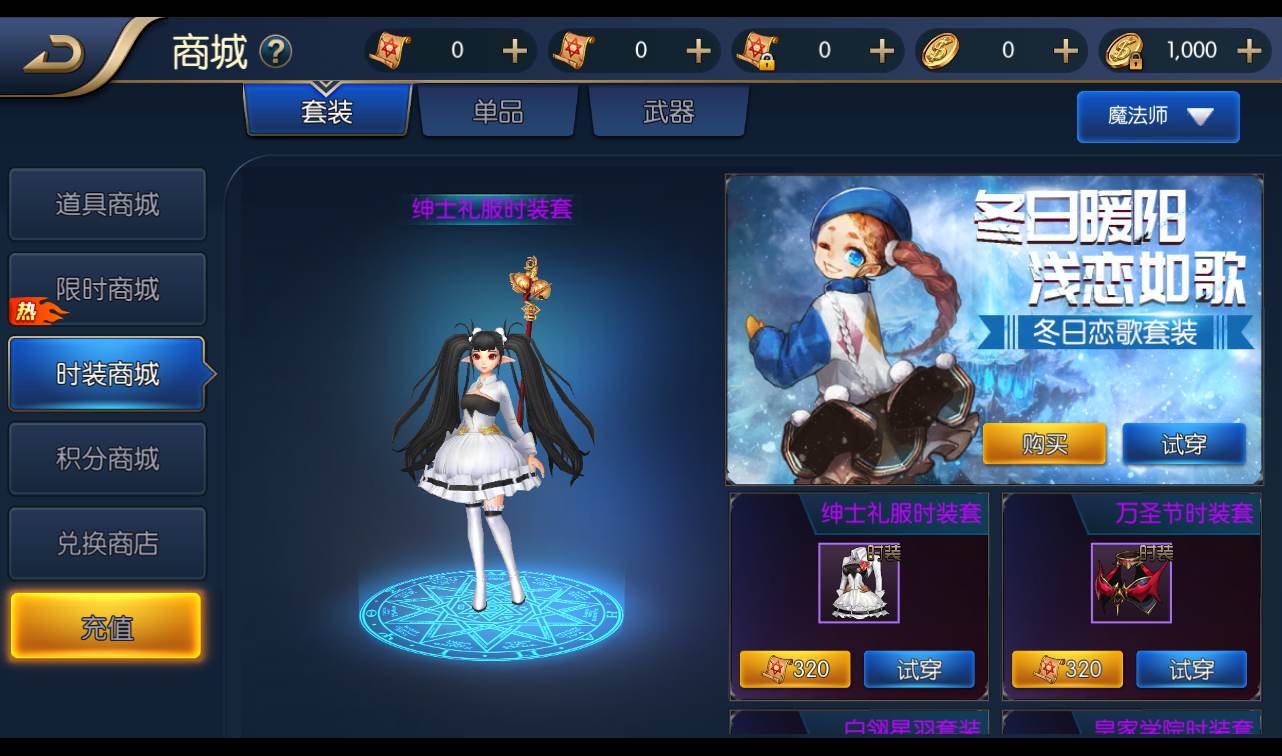Viewport: 1282px width, 756px height.
Task: Click the plus next to 1,000 gold
Action: pos(1251,50)
